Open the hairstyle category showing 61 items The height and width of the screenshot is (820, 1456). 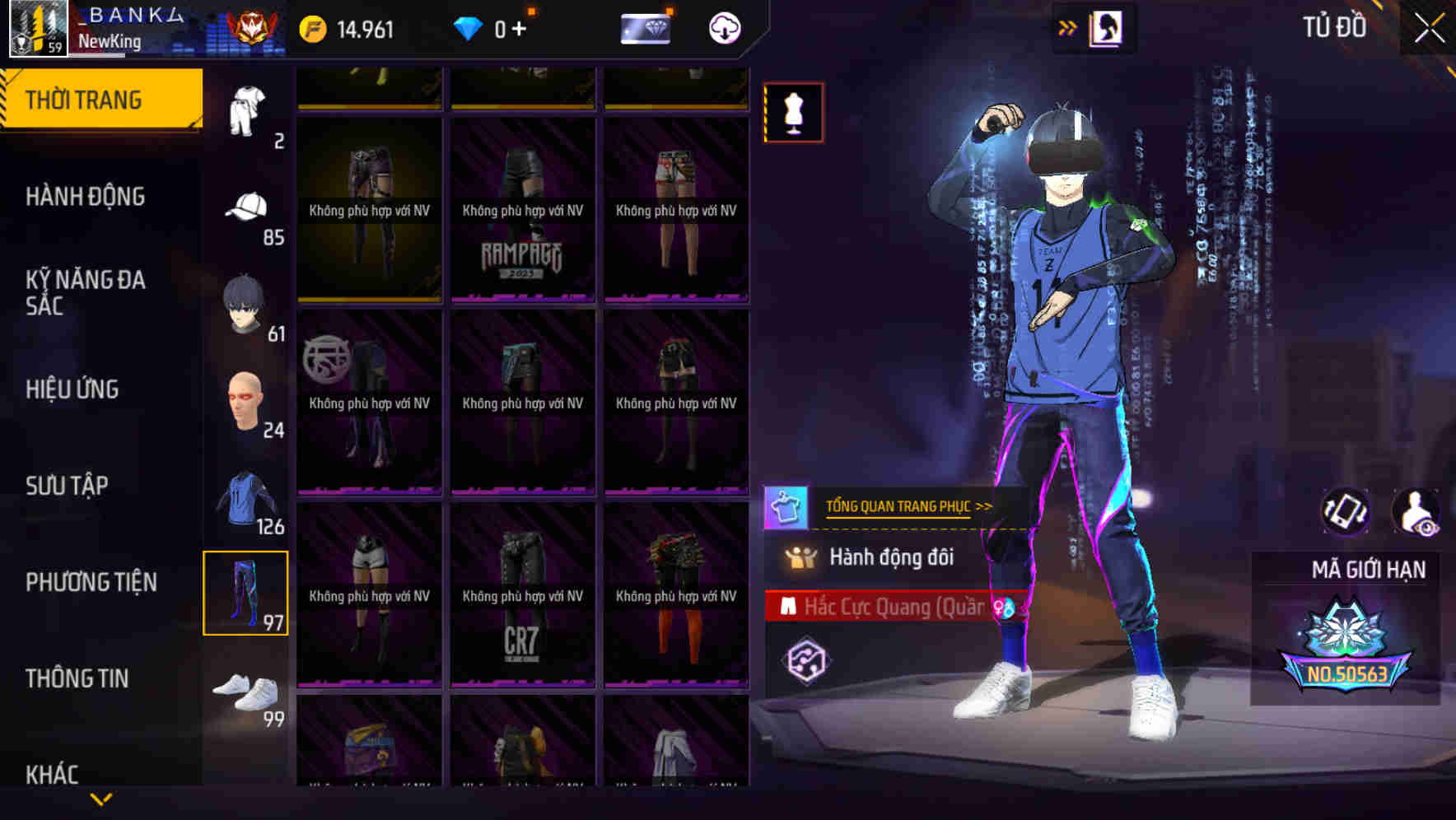click(245, 302)
